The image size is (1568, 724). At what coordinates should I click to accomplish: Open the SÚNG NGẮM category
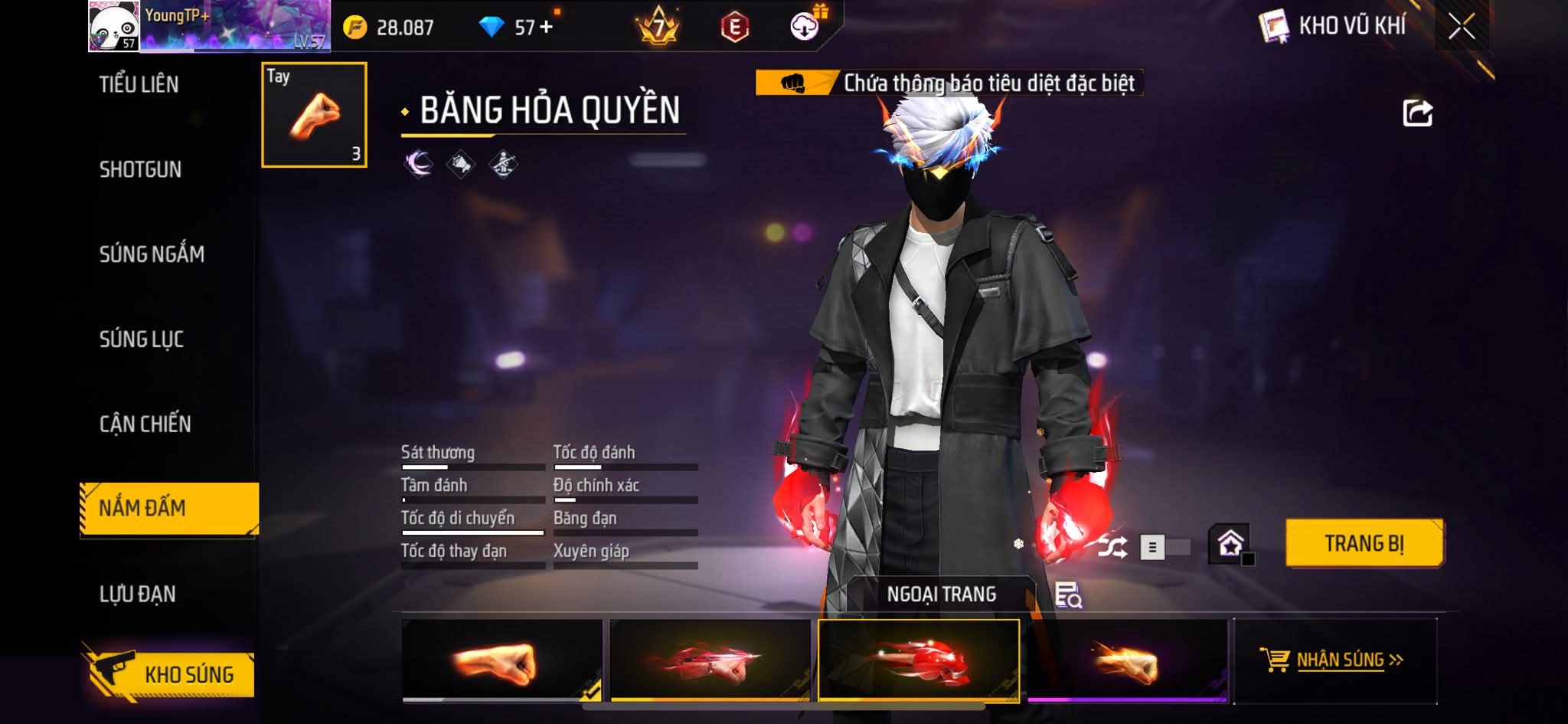152,254
